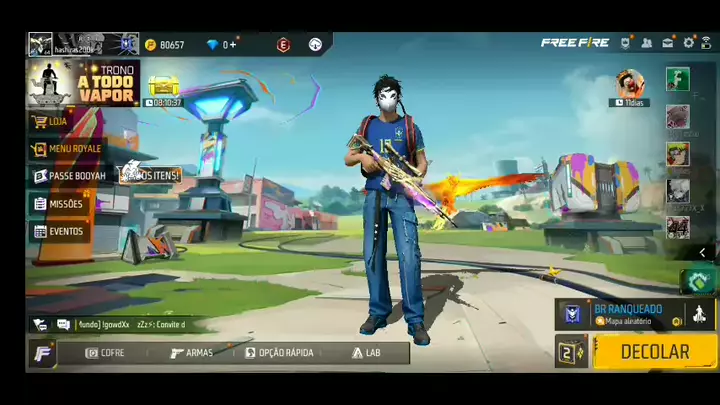Image resolution: width=720 pixels, height=405 pixels.
Task: Open the Eventos menu
Action: pos(60,231)
